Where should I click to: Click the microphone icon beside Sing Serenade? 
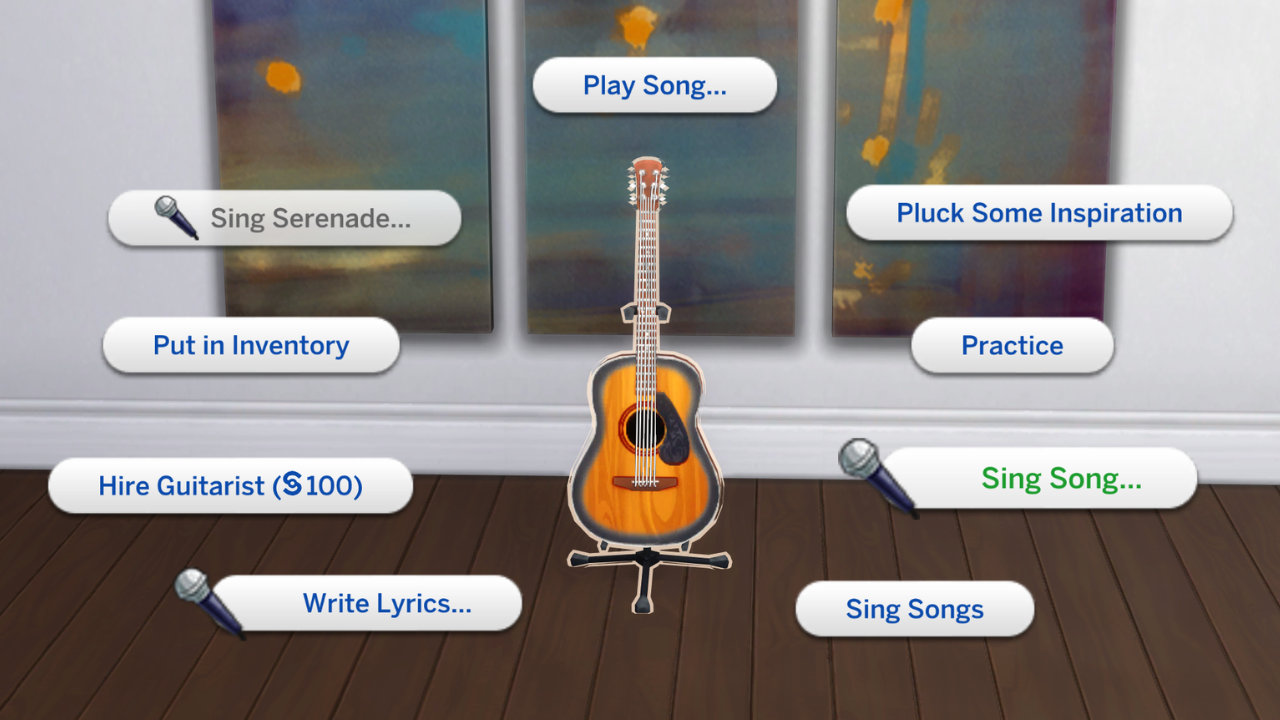(176, 219)
